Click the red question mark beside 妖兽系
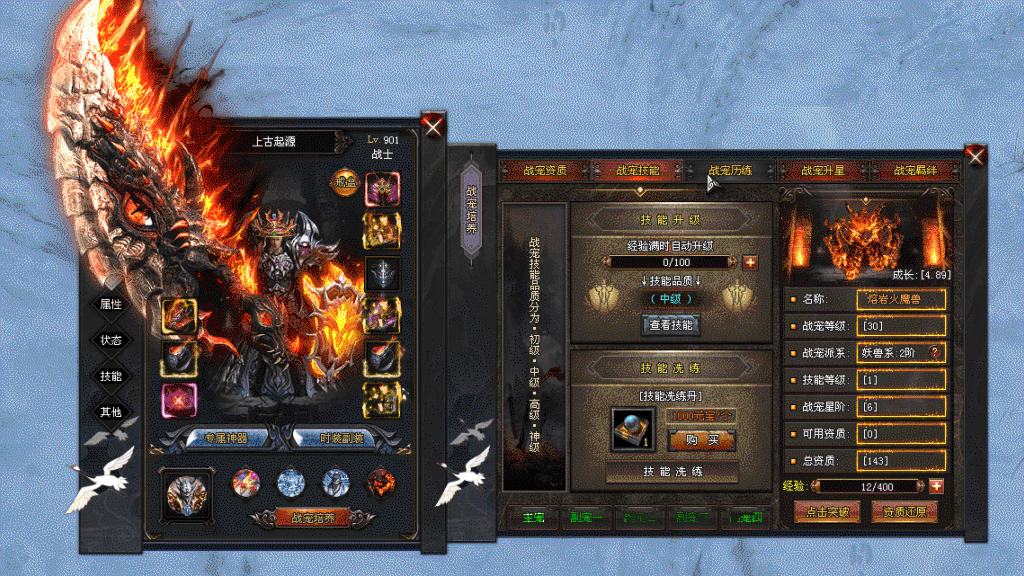 [x=936, y=352]
